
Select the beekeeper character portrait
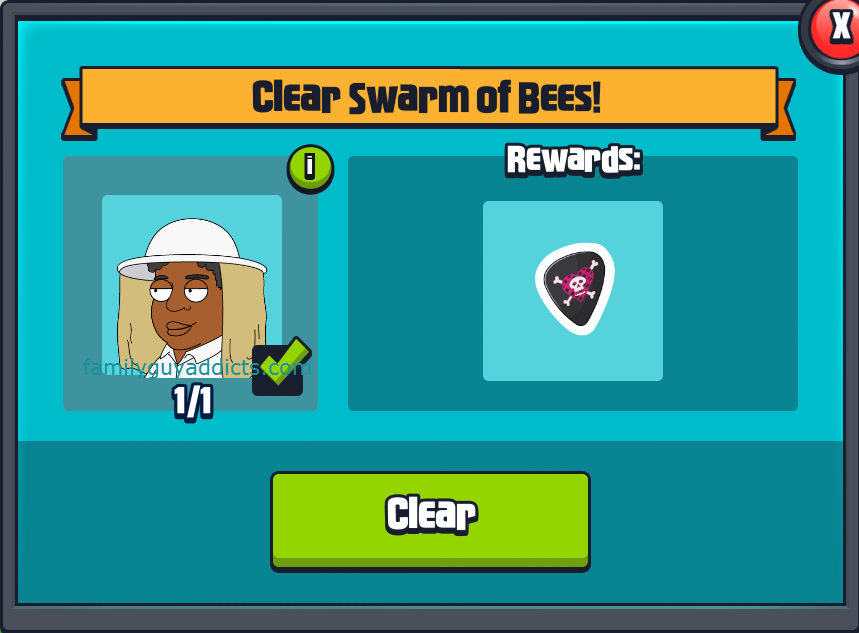click(191, 285)
